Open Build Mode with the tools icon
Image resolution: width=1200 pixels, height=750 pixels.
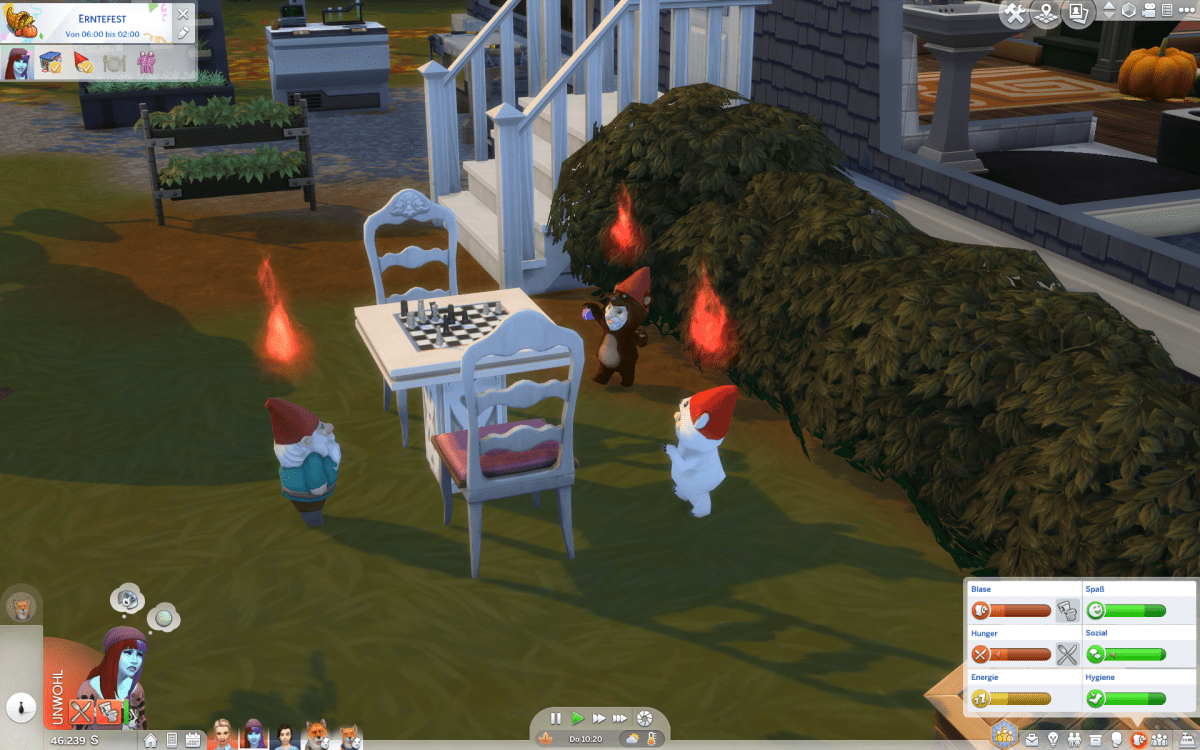click(x=1015, y=13)
